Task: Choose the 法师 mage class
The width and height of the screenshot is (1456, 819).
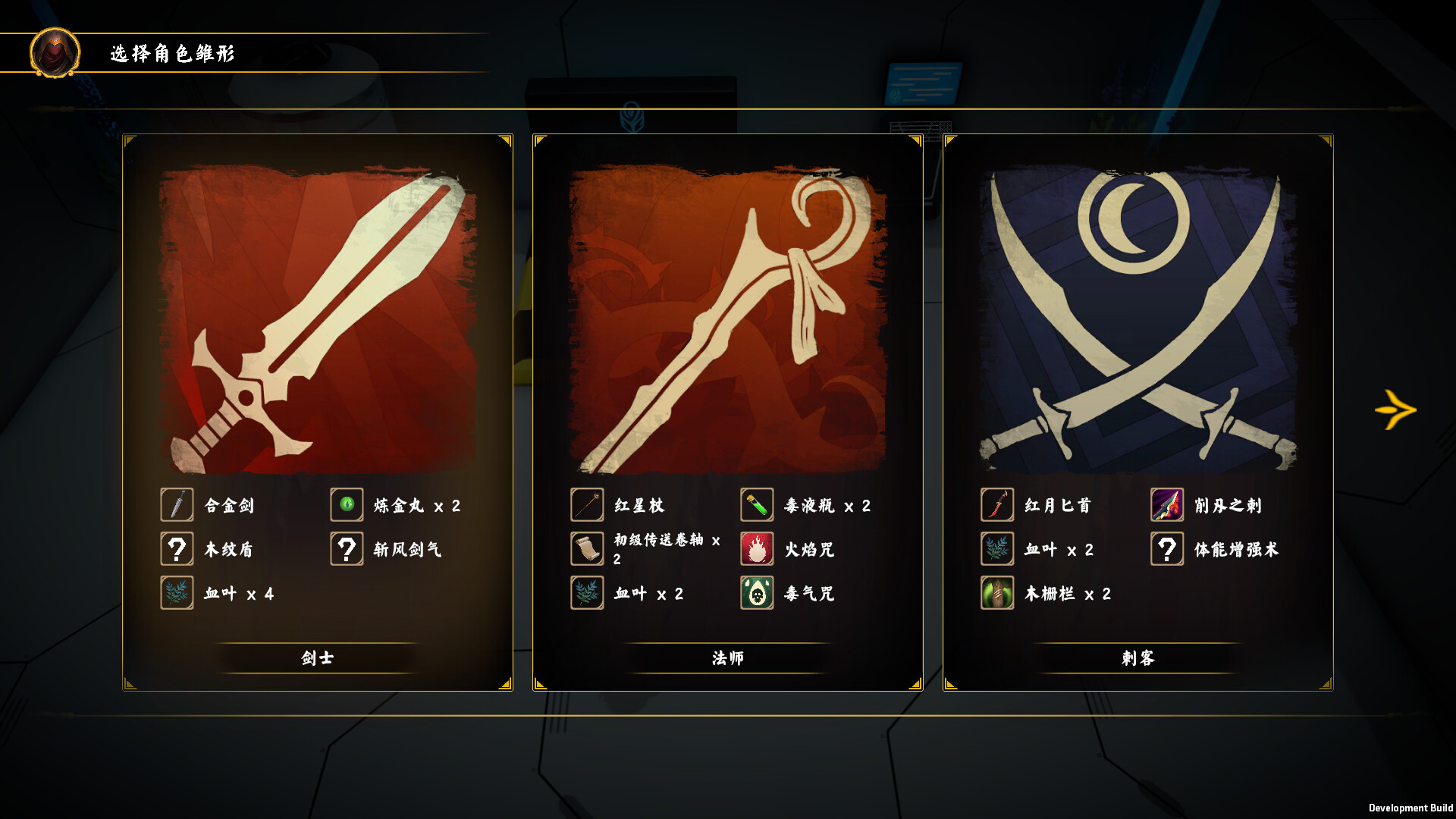Action: (728, 658)
